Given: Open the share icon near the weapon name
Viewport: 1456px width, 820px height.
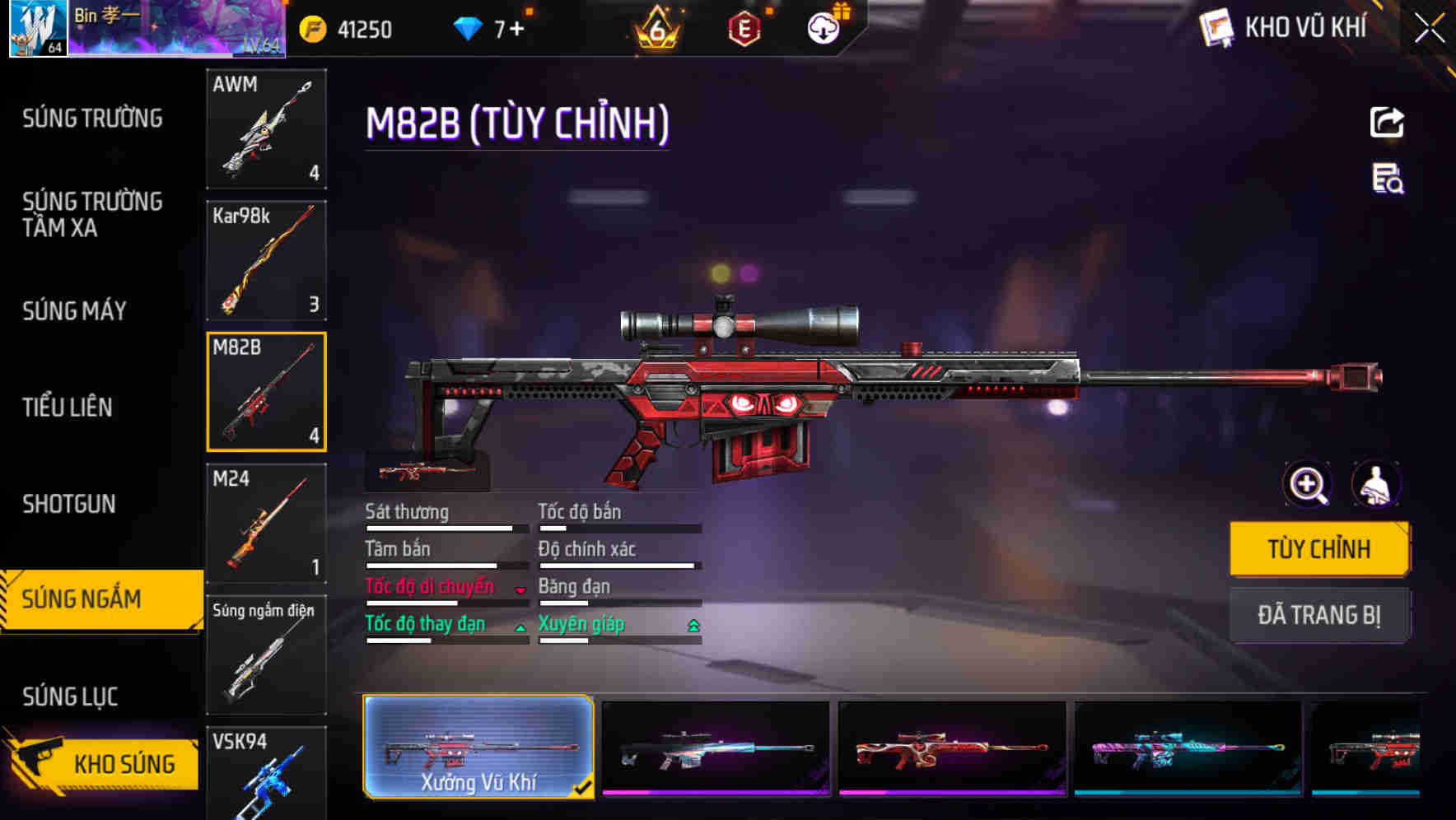Looking at the screenshot, I should (x=1386, y=122).
